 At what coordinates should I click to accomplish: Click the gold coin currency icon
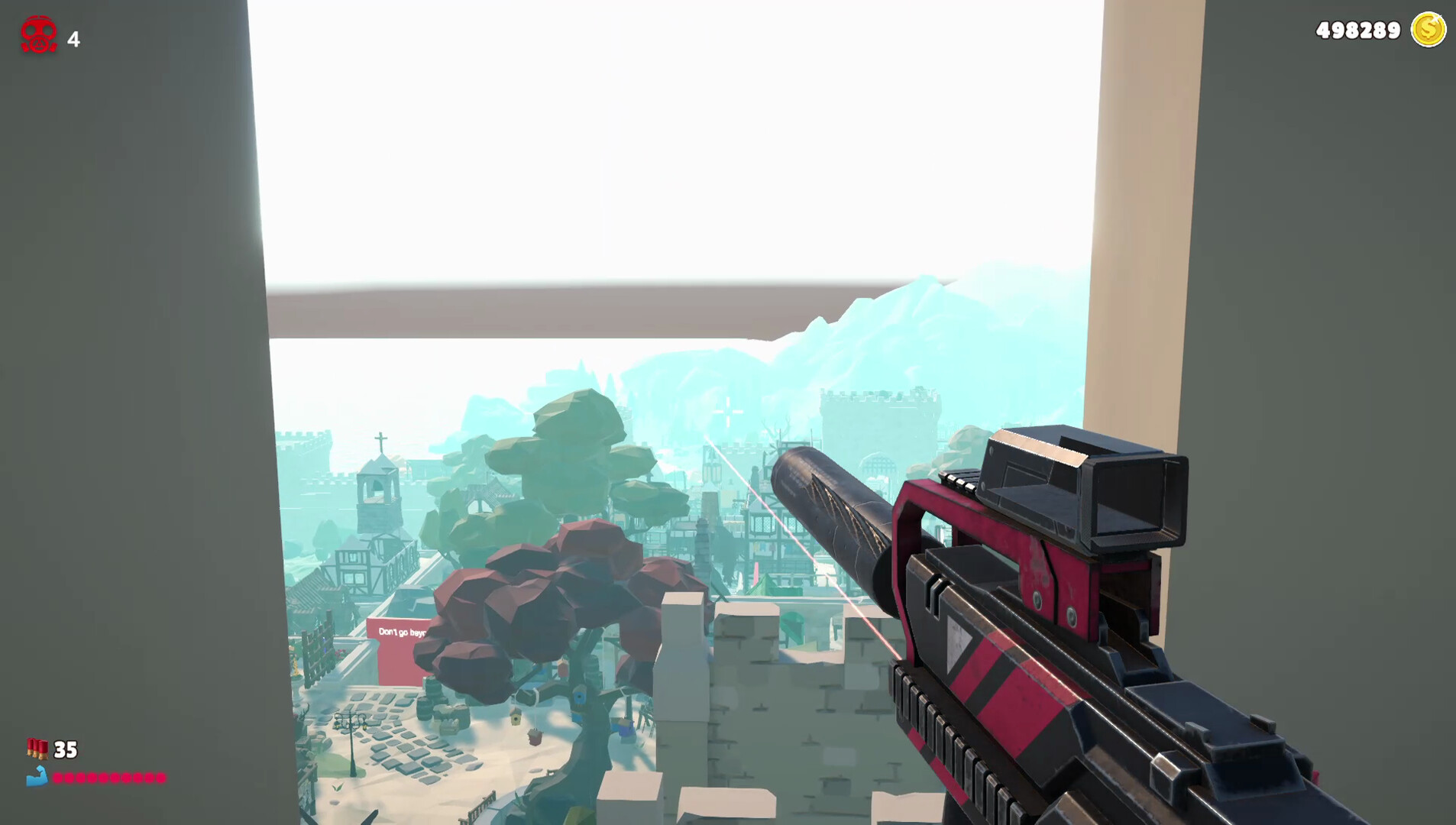click(x=1427, y=31)
